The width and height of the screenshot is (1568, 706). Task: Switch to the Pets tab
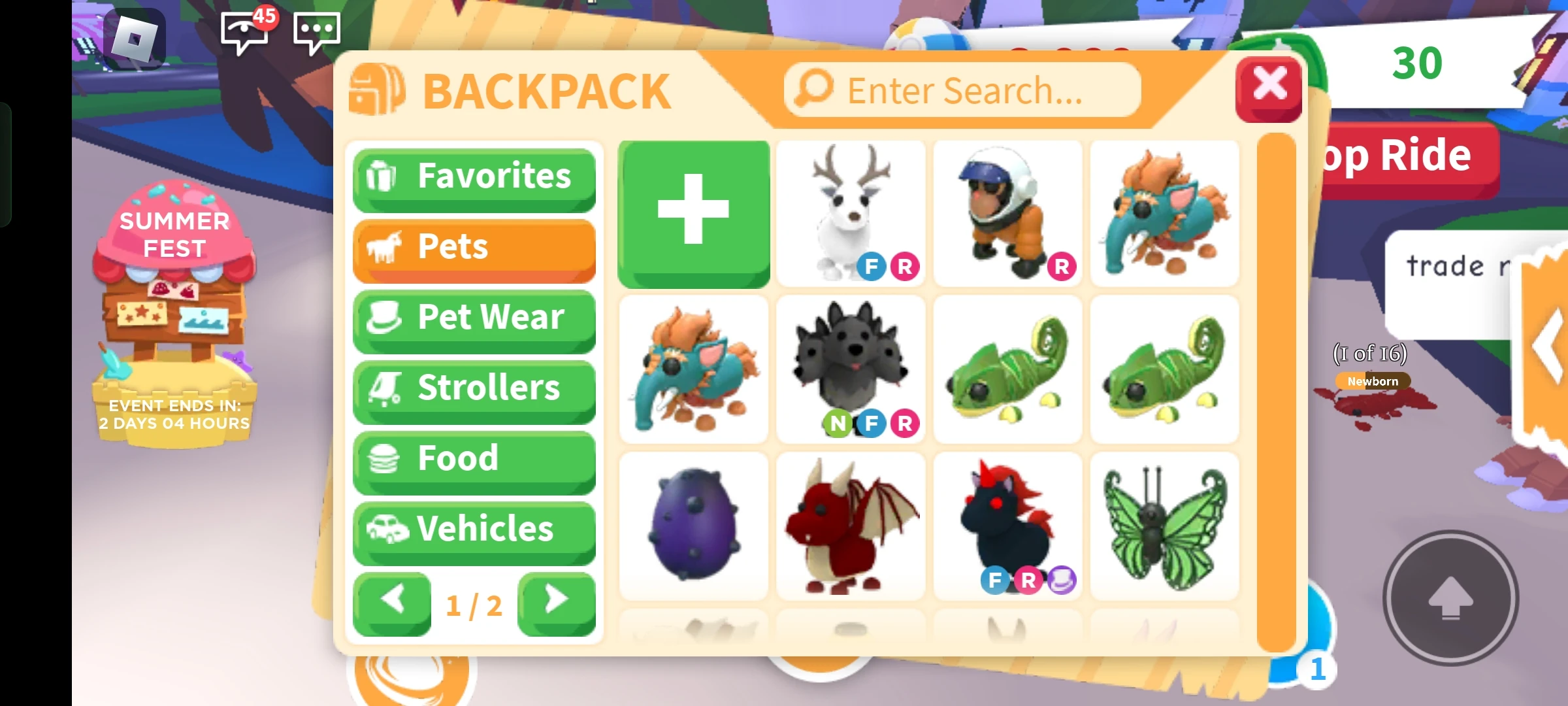[474, 247]
